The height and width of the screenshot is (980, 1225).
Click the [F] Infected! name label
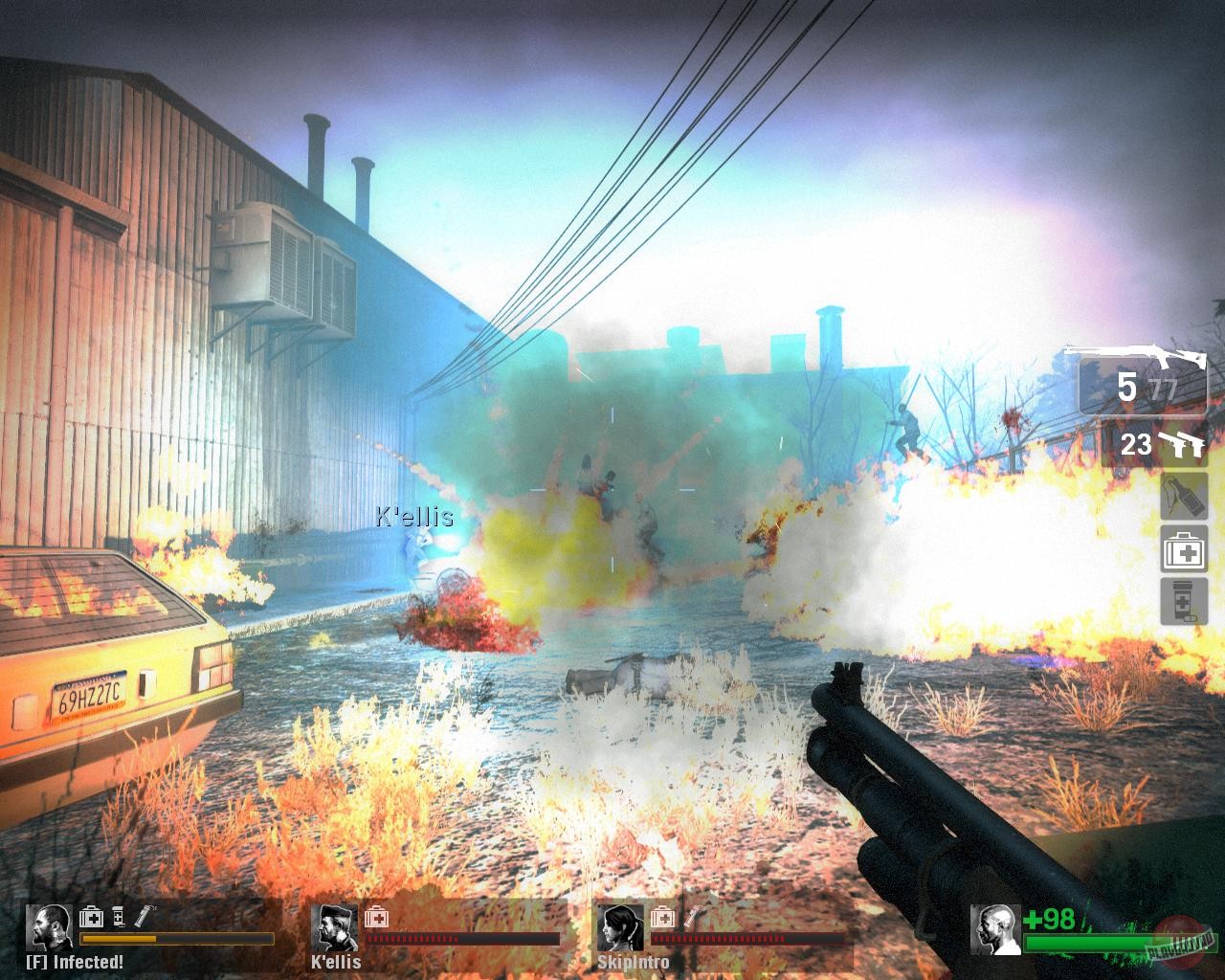click(74, 959)
